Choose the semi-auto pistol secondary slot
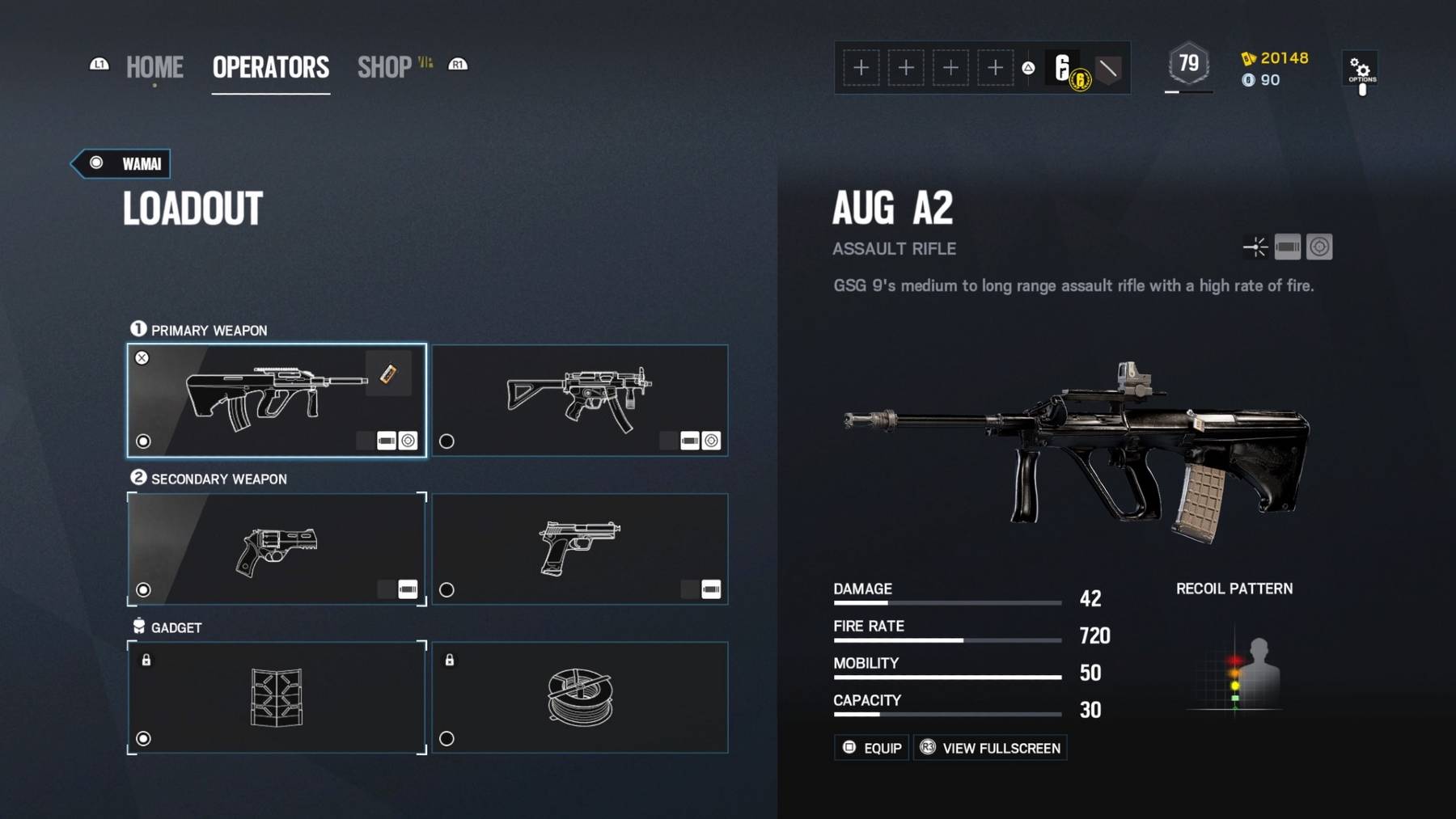Viewport: 1456px width, 819px height. point(579,549)
